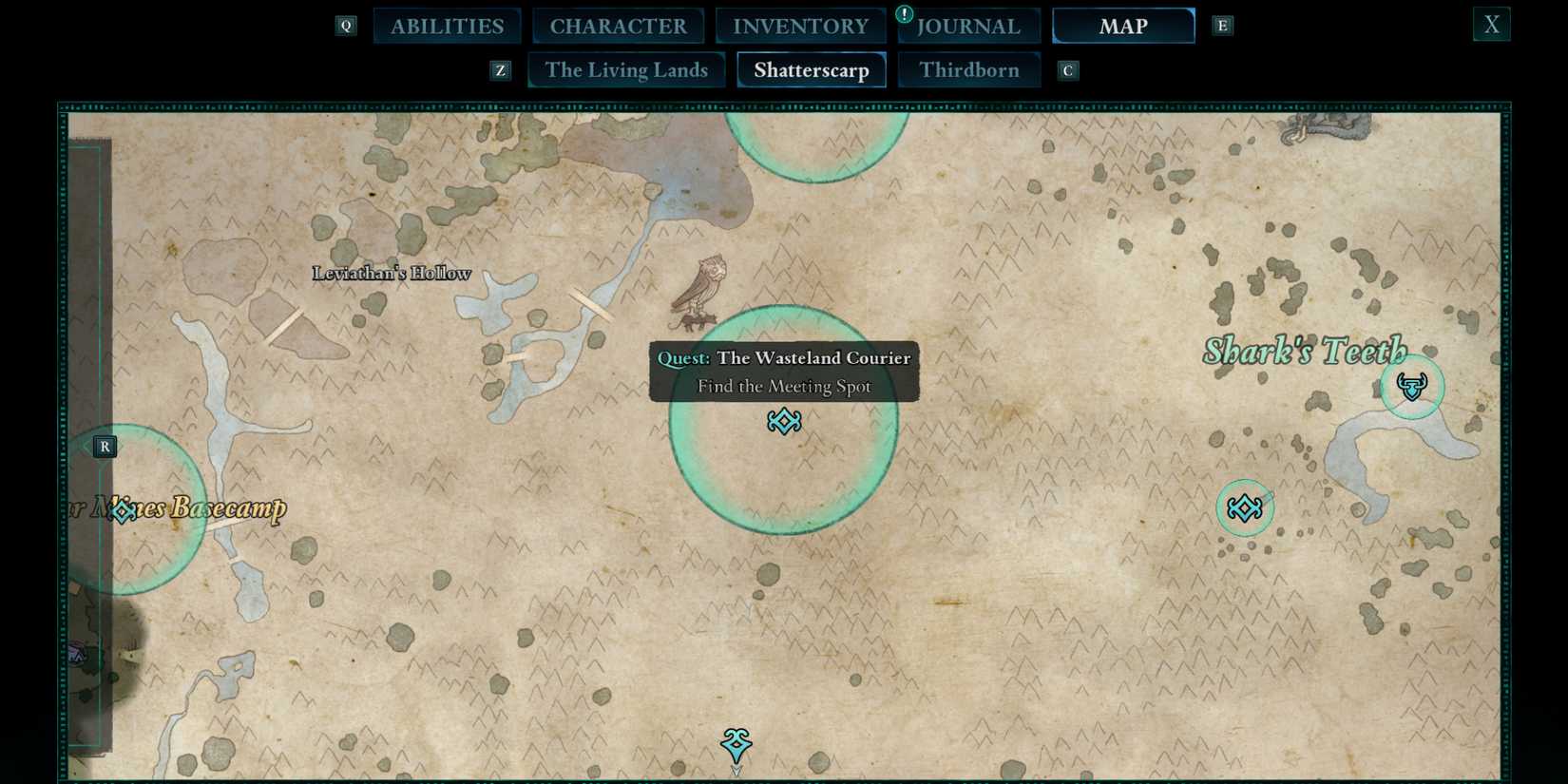Select The Wasteland Courier quest marker
Viewport: 1568px width, 784px height.
(x=783, y=422)
